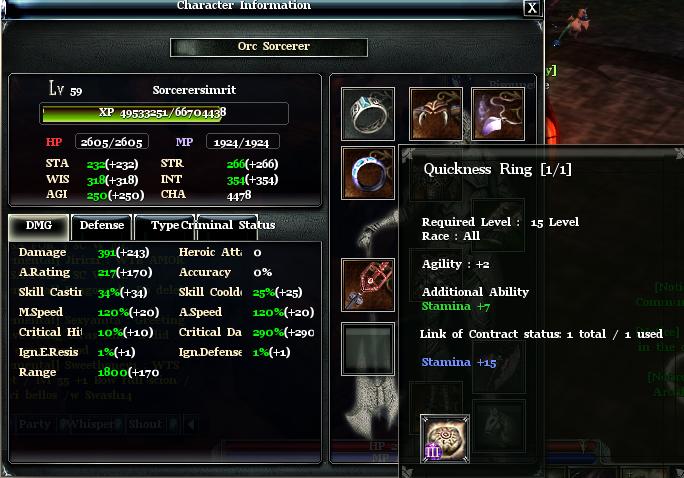
Task: Select the Shout chat channel
Action: click(145, 424)
